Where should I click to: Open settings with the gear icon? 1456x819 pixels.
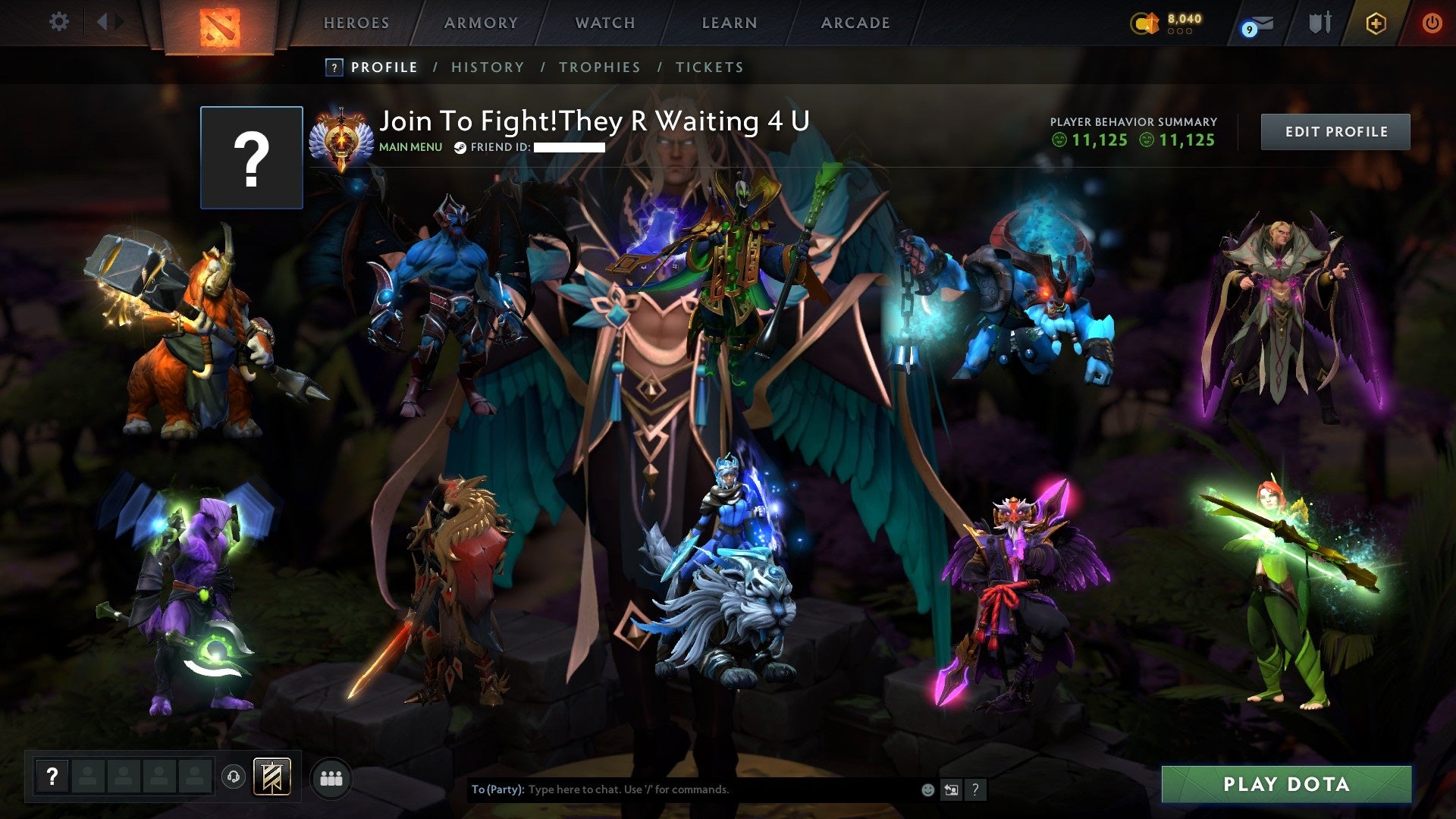pyautogui.click(x=58, y=23)
